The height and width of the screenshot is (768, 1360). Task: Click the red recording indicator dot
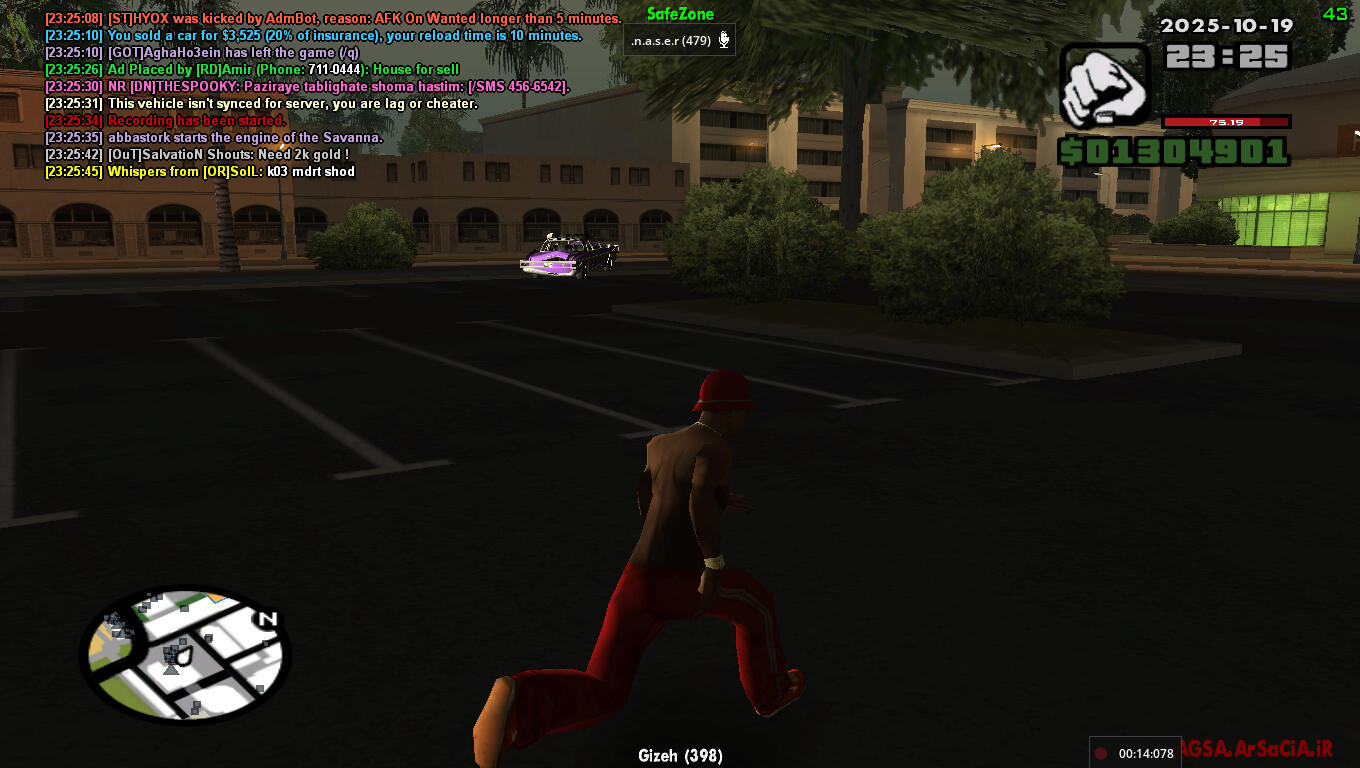(1102, 753)
